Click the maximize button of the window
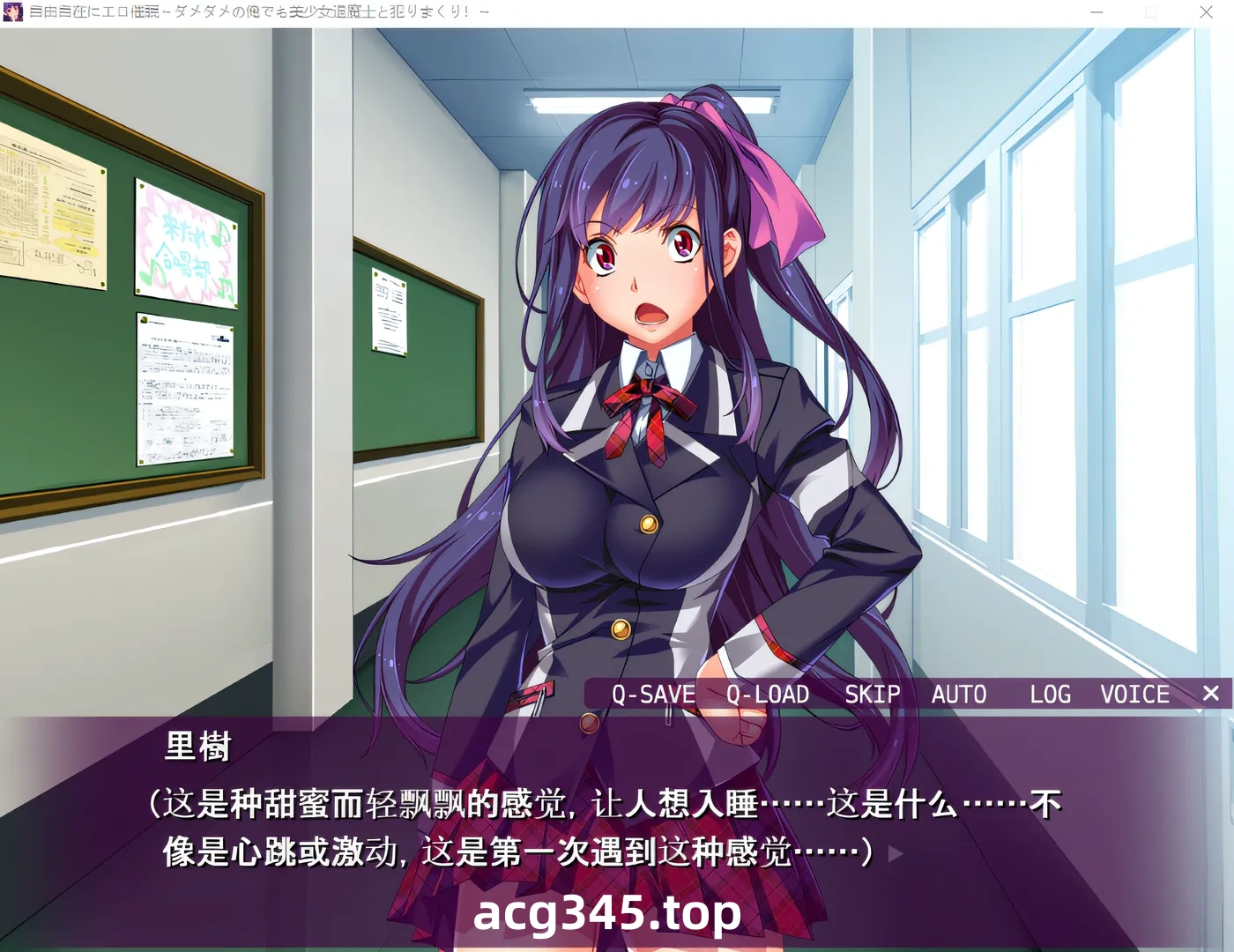This screenshot has height=952, width=1234. [1152, 12]
